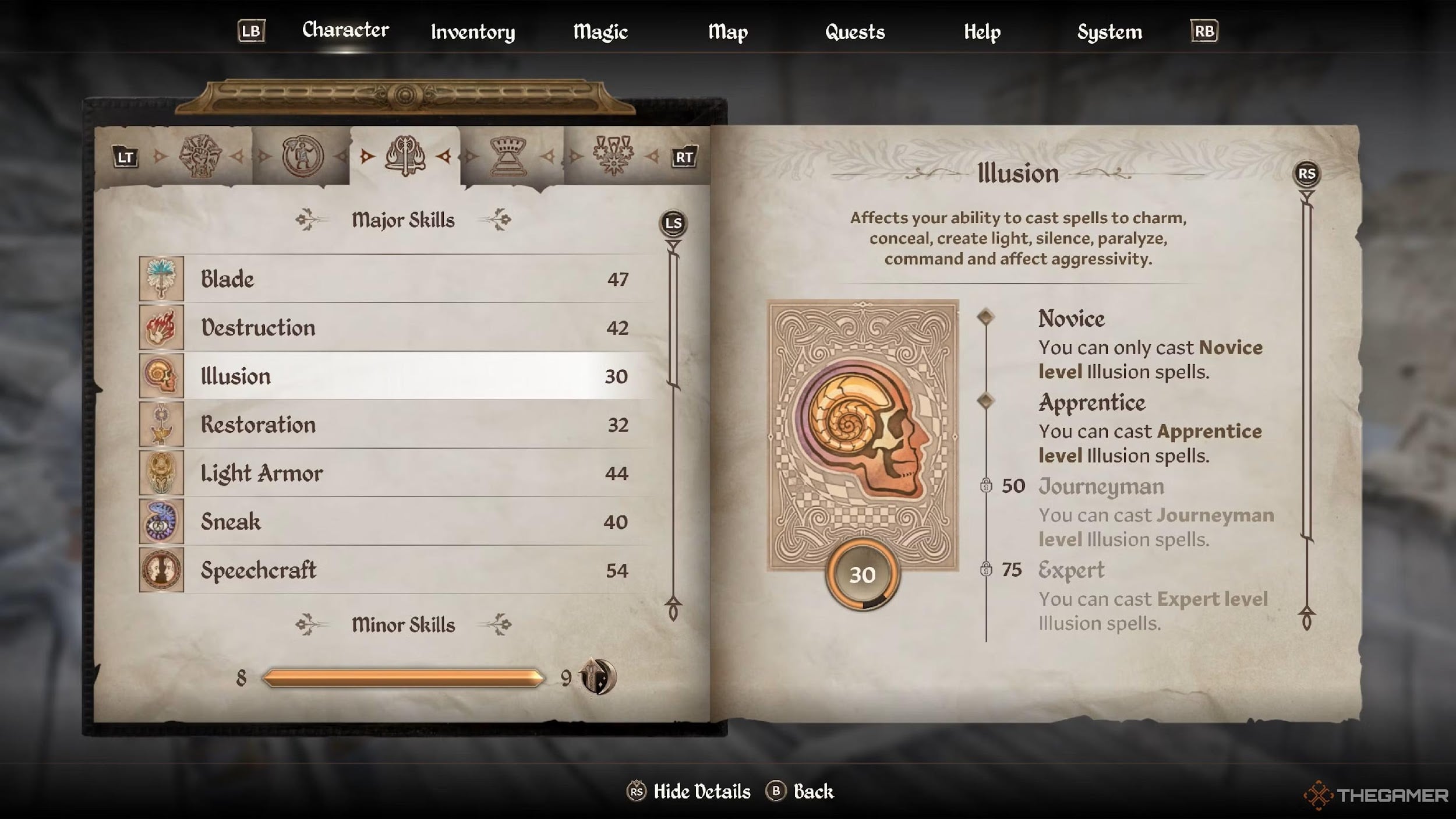Show the Map screen
This screenshot has width=1456, height=819.
727,32
